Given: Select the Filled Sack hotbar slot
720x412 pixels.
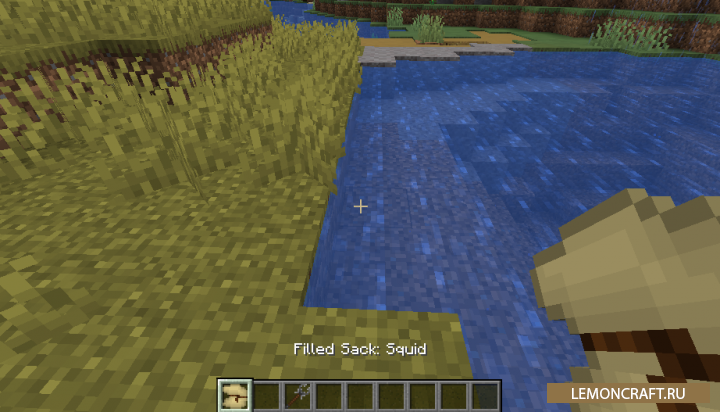Looking at the screenshot, I should (x=235, y=395).
